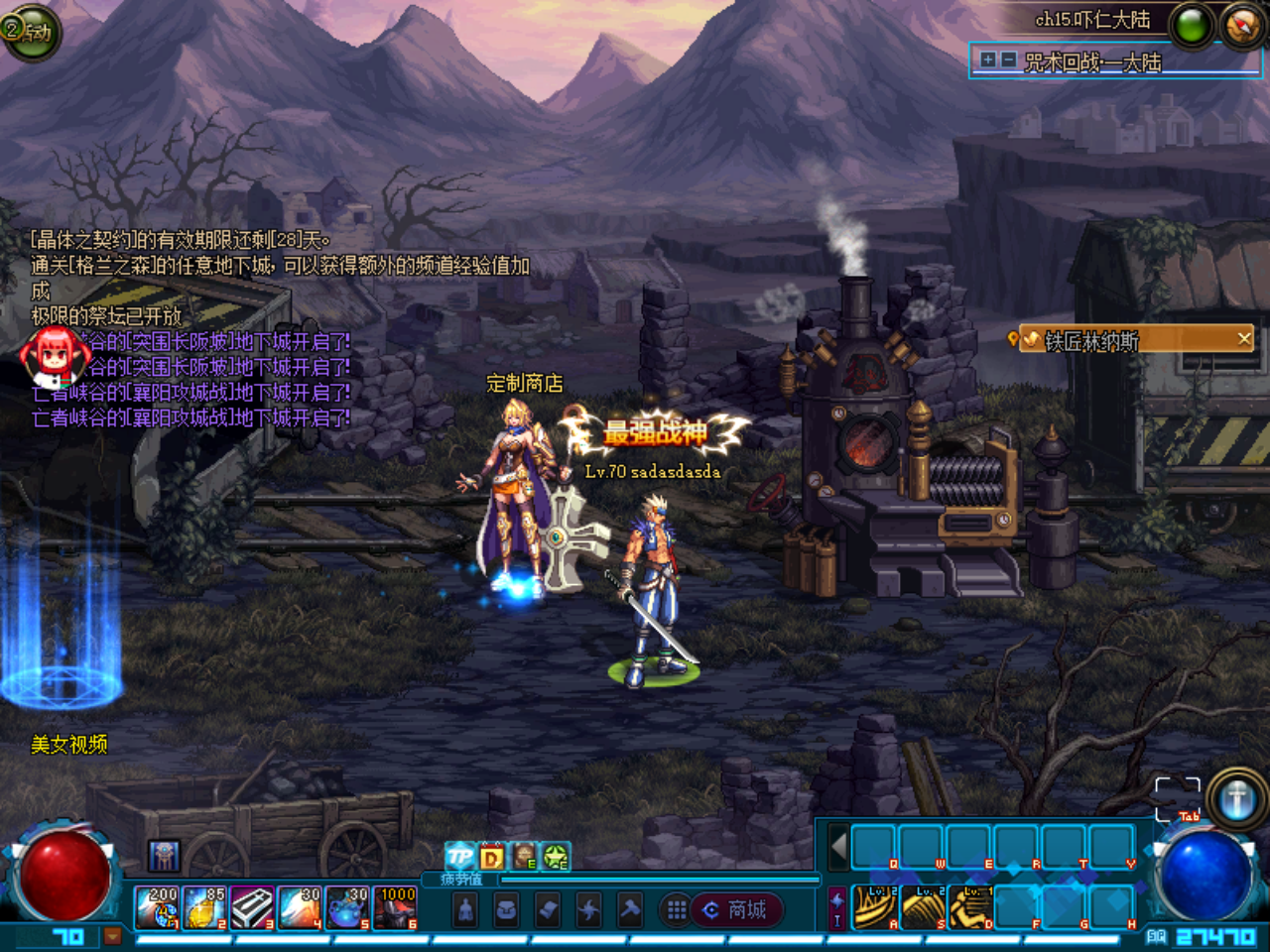Use the blue potion in slot 5
Screen dimensions: 1270x952
(347, 908)
